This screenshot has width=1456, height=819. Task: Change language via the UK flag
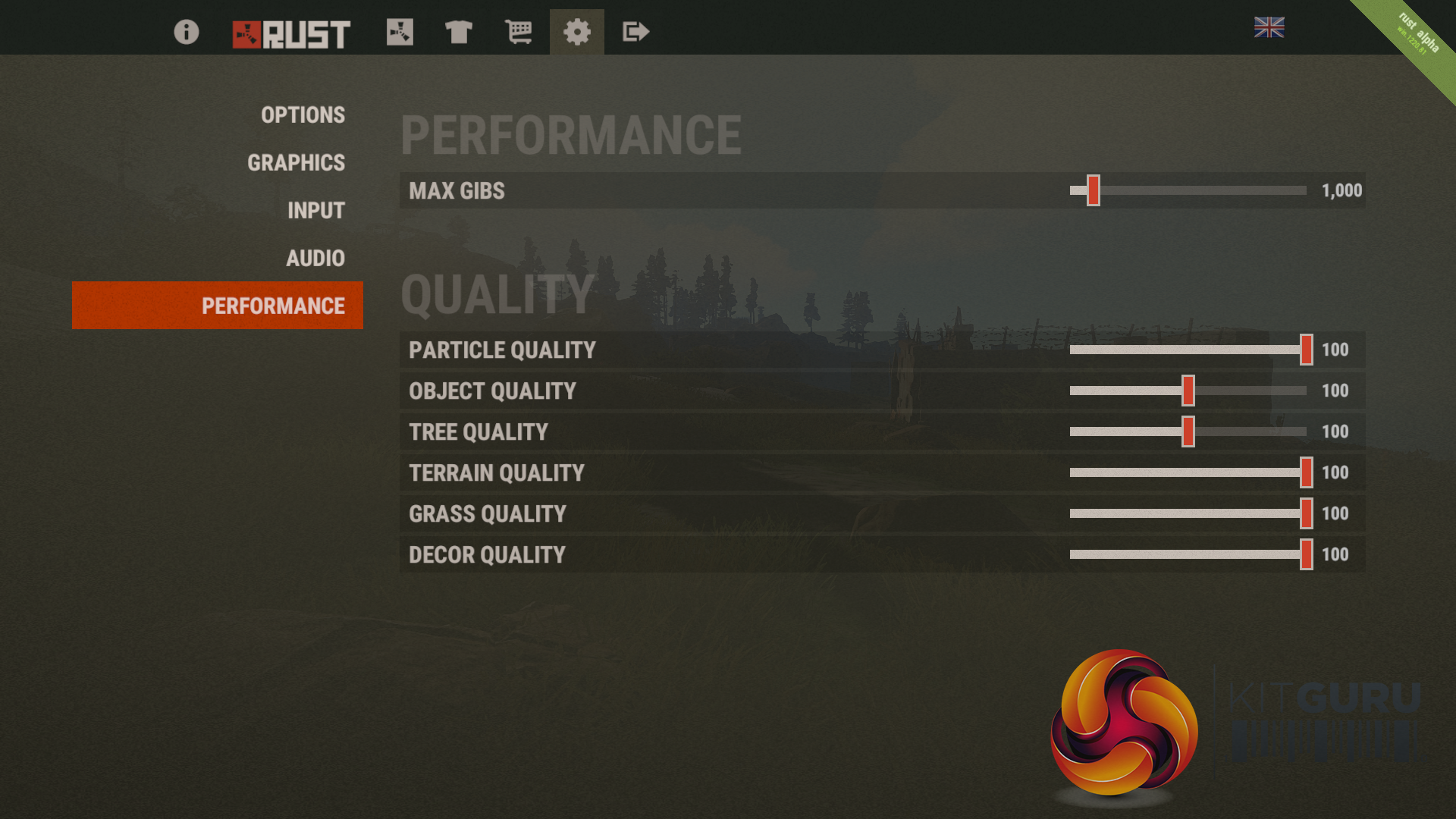(x=1269, y=27)
